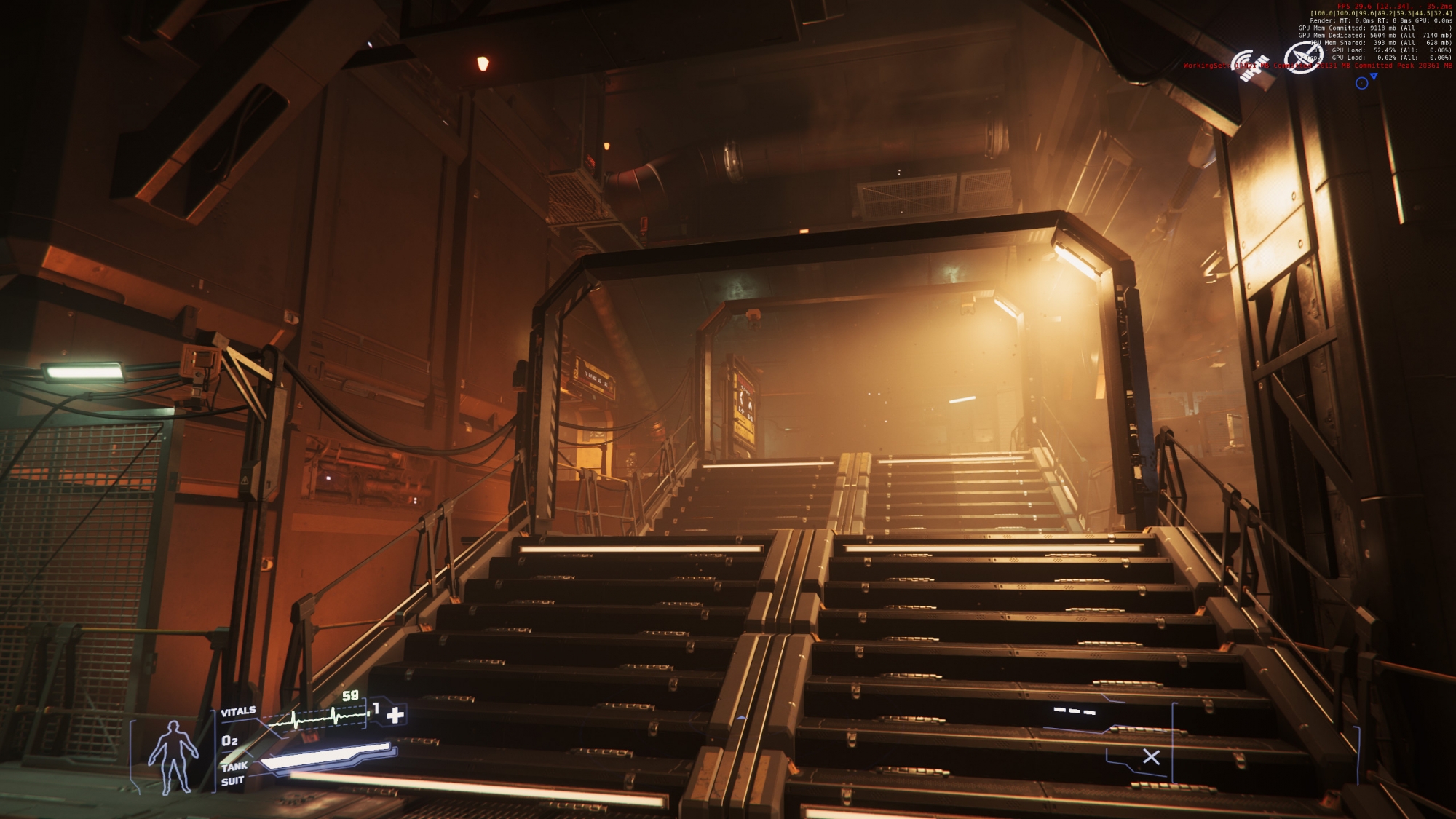
Task: Click the blue circle marker
Action: 1361,84
